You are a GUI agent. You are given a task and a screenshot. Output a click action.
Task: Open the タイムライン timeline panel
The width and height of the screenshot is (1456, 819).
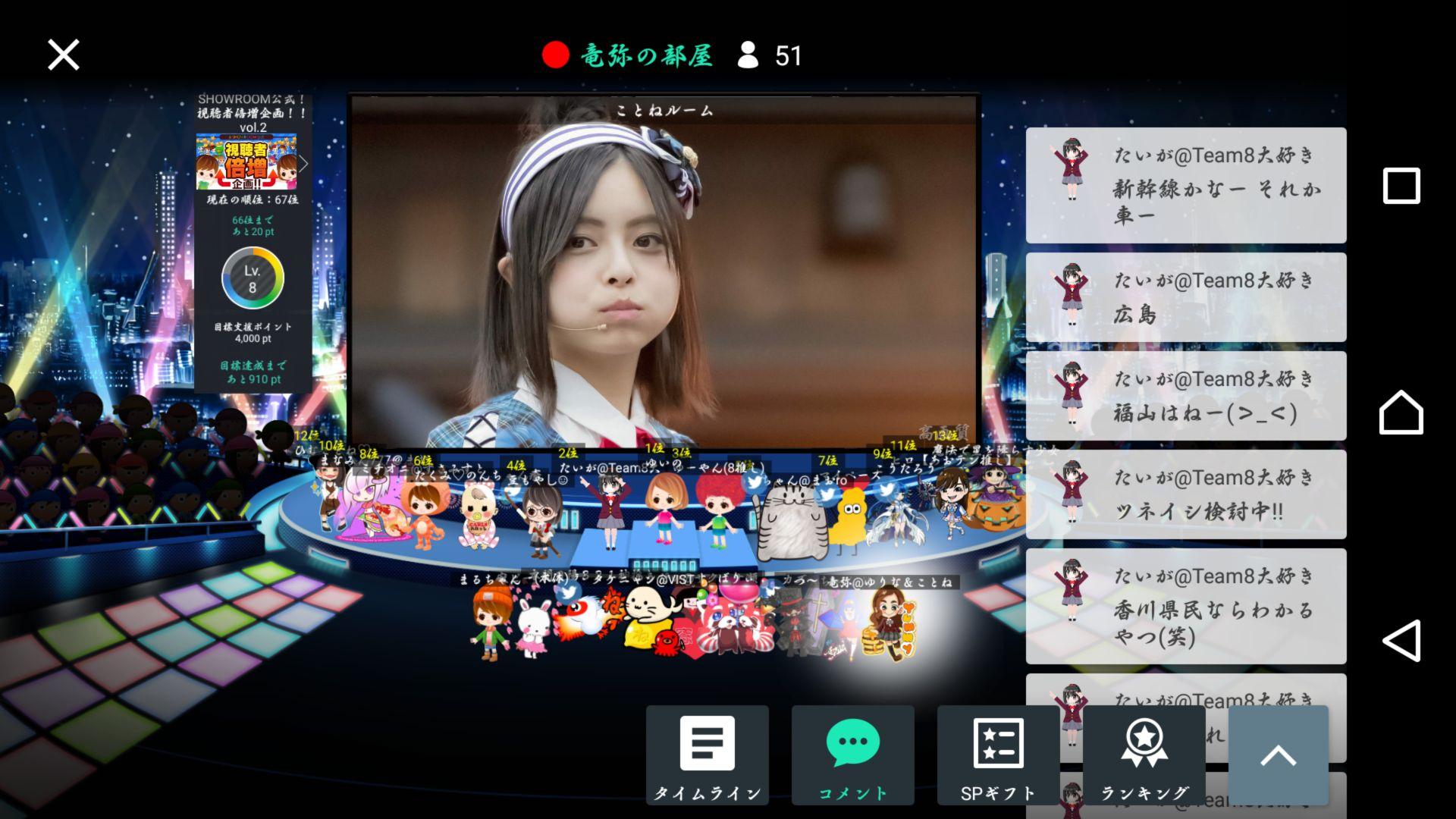point(707,755)
